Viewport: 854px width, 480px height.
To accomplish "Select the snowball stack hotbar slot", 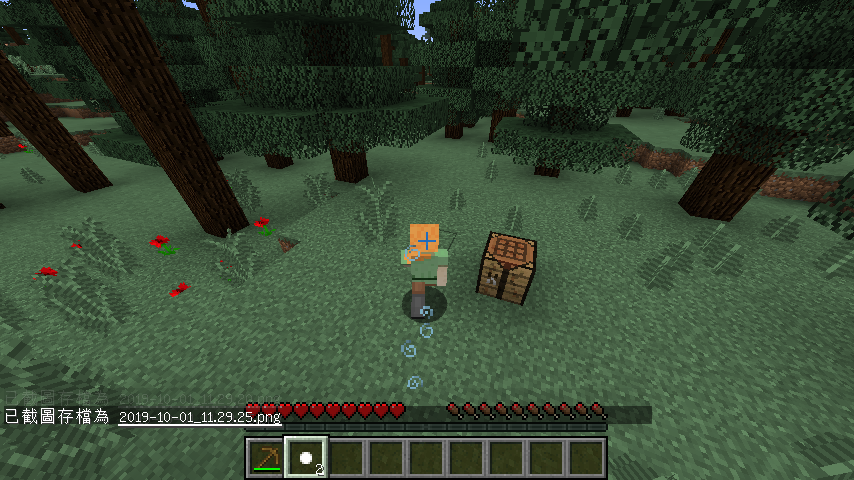I will [306, 458].
